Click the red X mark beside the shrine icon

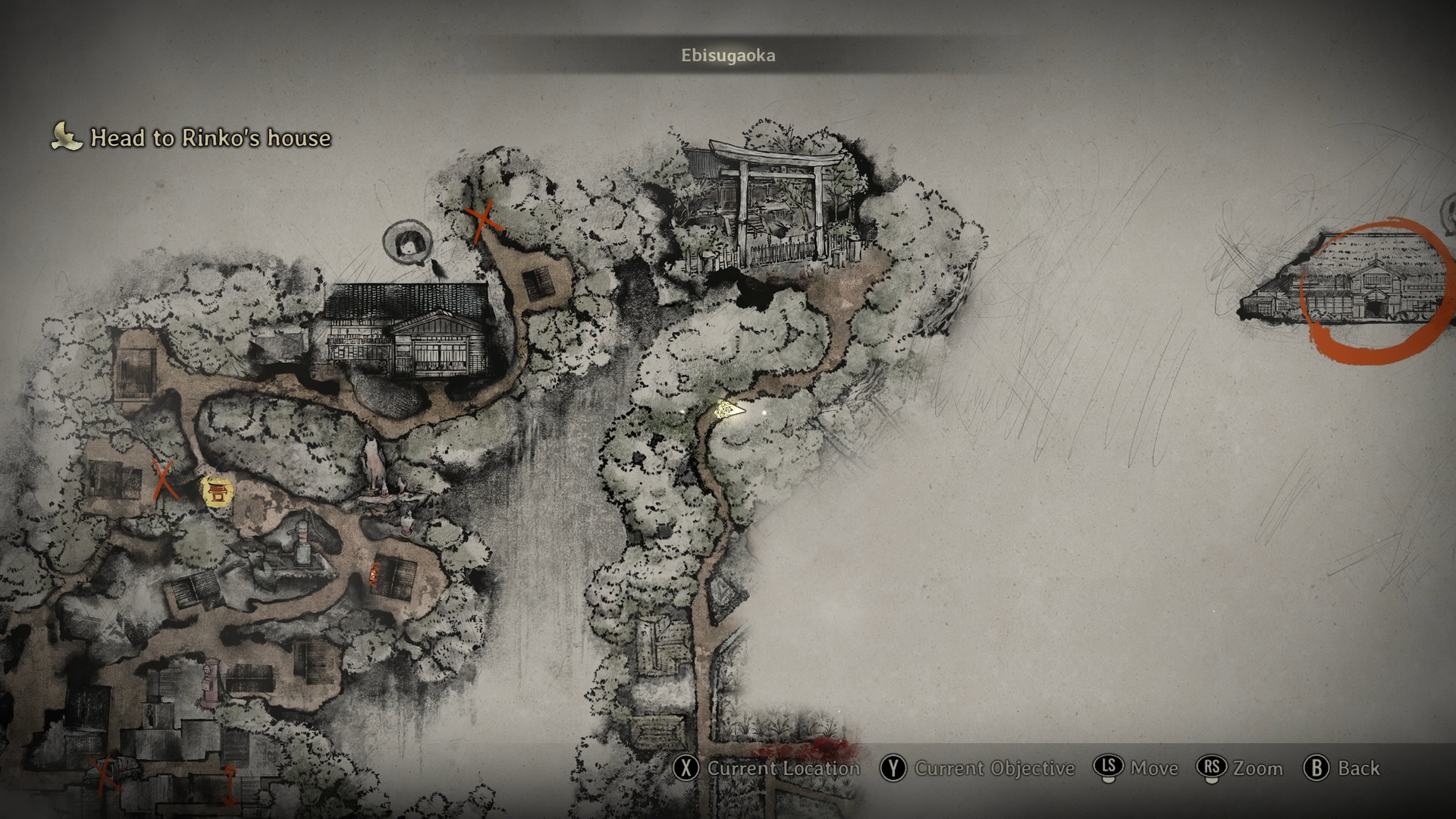tap(162, 480)
